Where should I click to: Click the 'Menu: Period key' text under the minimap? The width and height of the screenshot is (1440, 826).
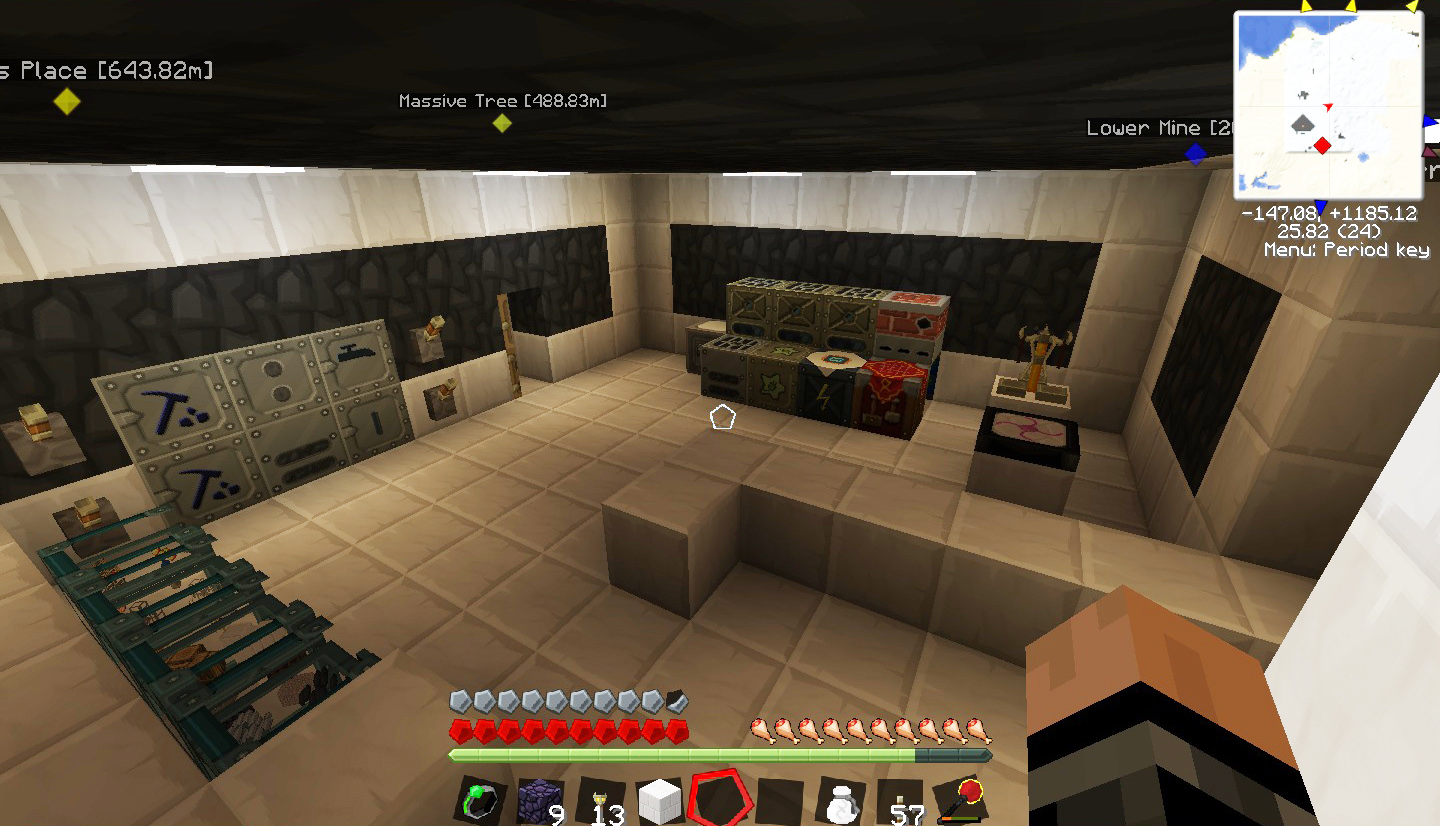(1347, 250)
